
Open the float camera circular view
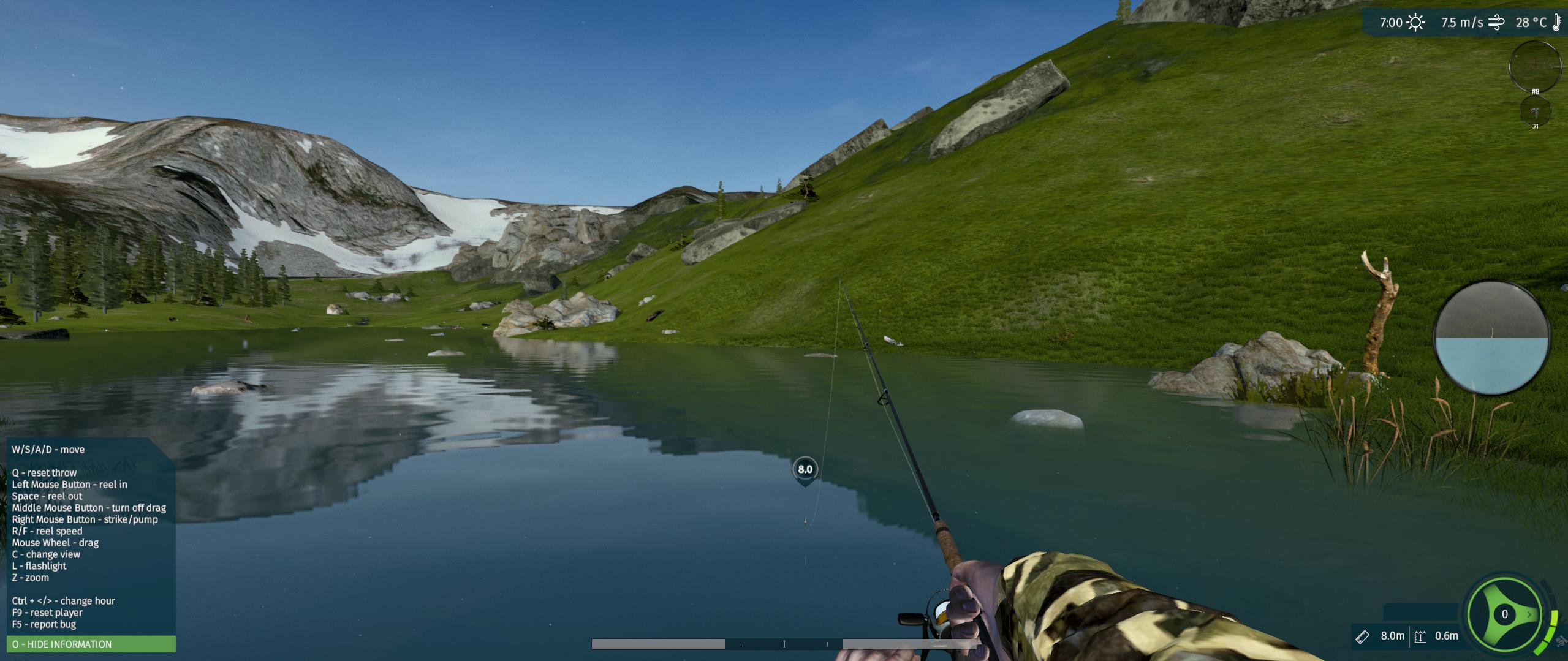pyautogui.click(x=1491, y=338)
